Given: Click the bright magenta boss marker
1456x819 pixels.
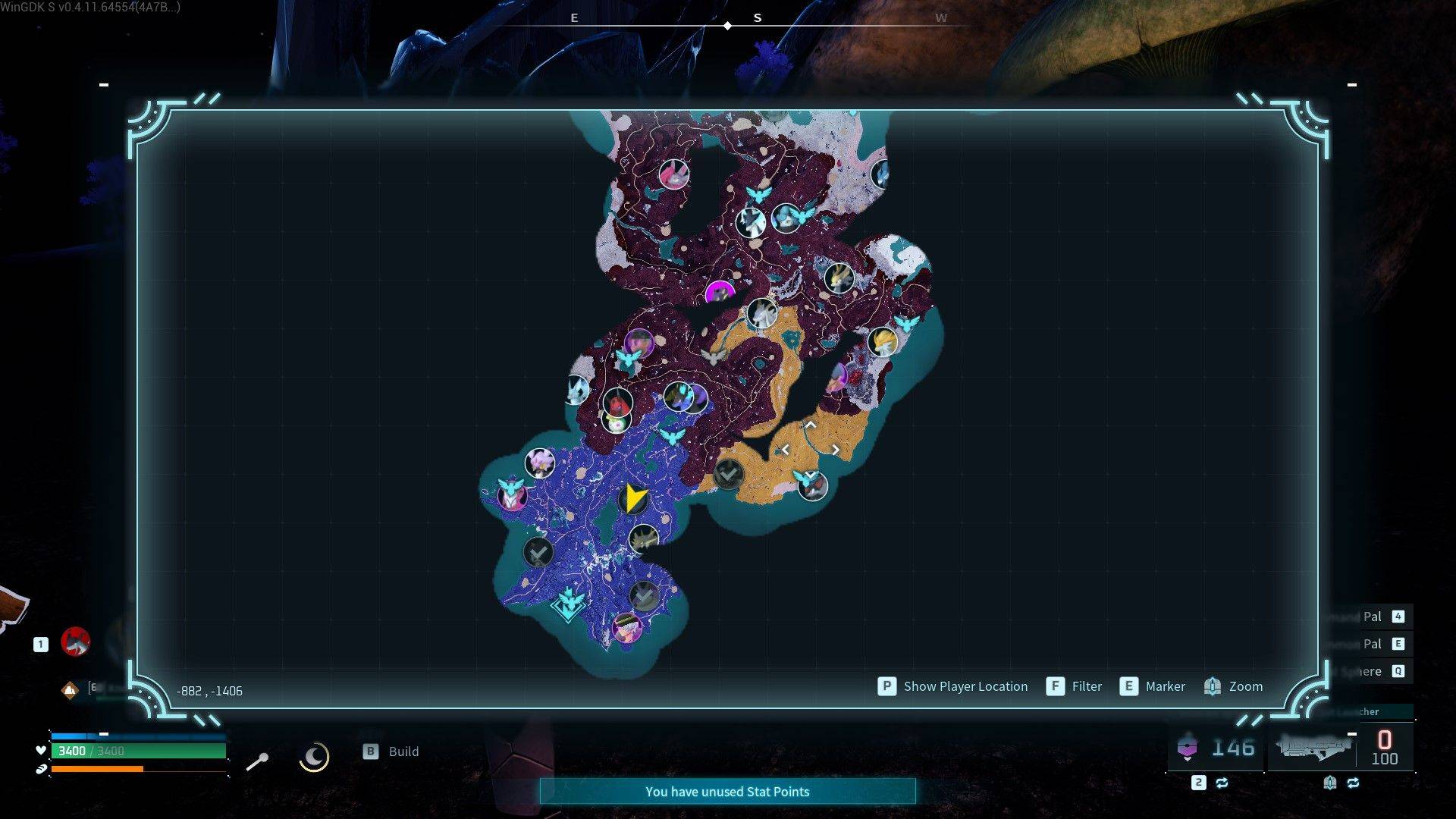Looking at the screenshot, I should click(x=719, y=293).
